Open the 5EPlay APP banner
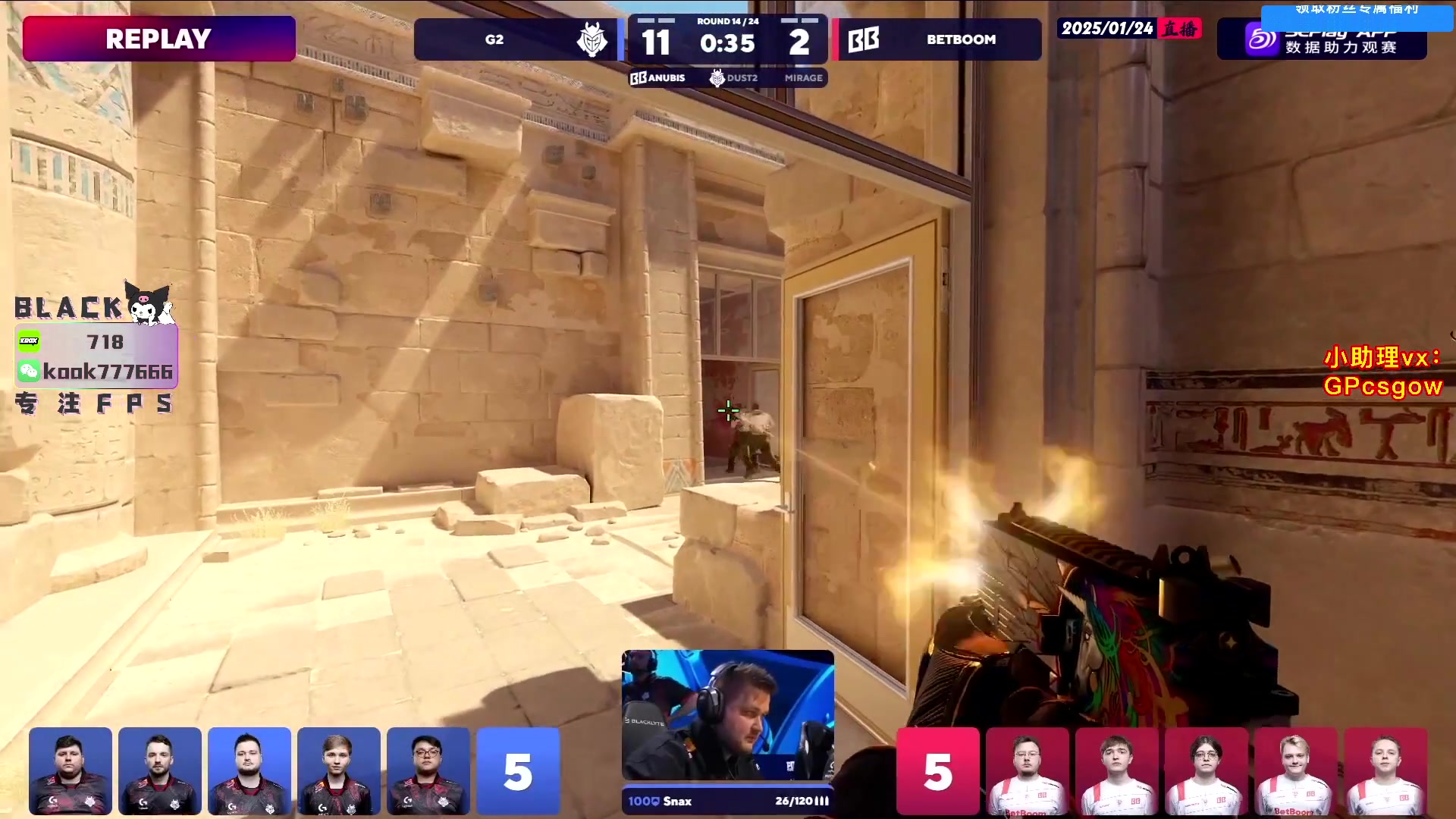 coord(1322,40)
